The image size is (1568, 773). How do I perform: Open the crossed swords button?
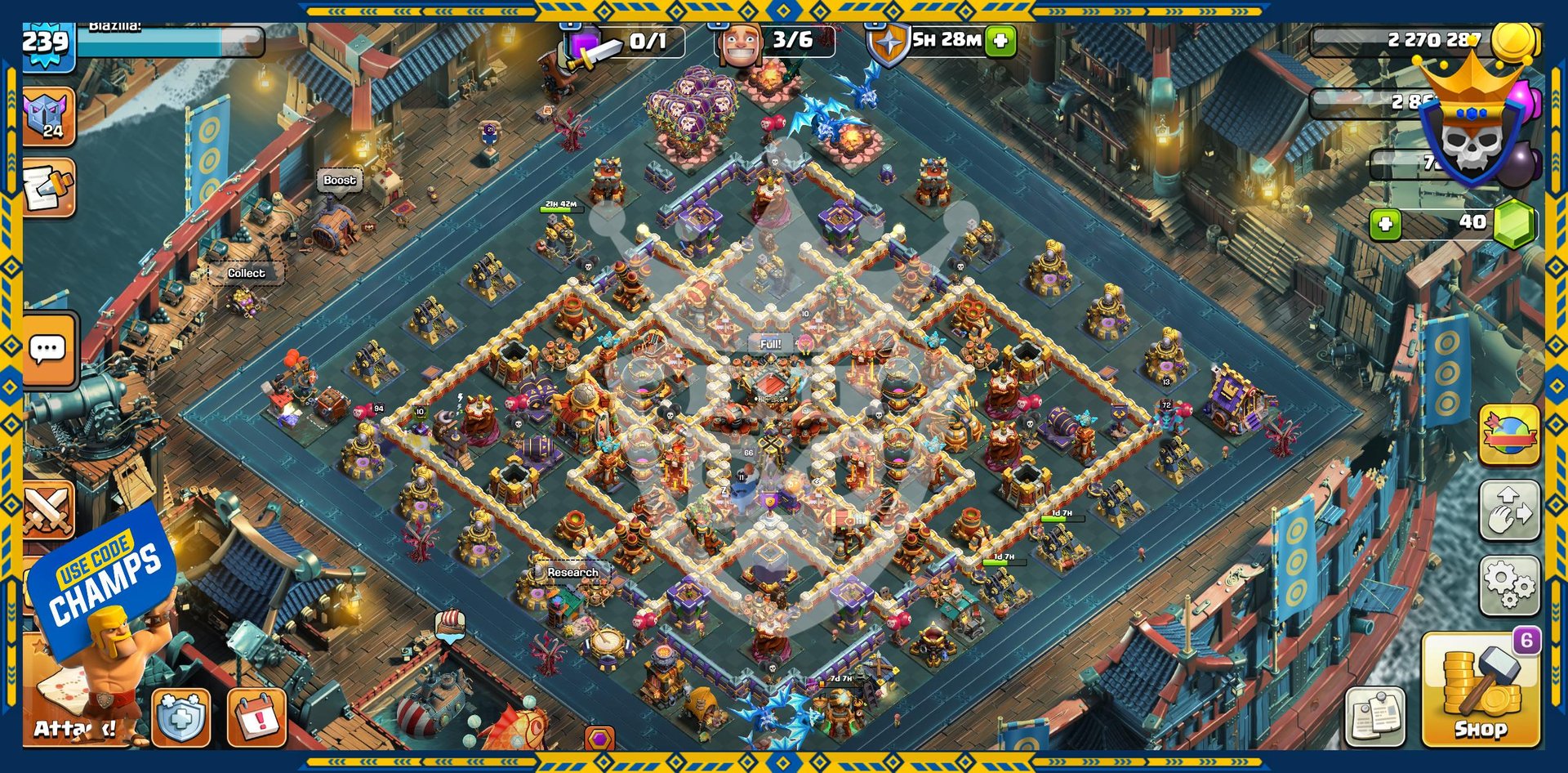(47, 511)
